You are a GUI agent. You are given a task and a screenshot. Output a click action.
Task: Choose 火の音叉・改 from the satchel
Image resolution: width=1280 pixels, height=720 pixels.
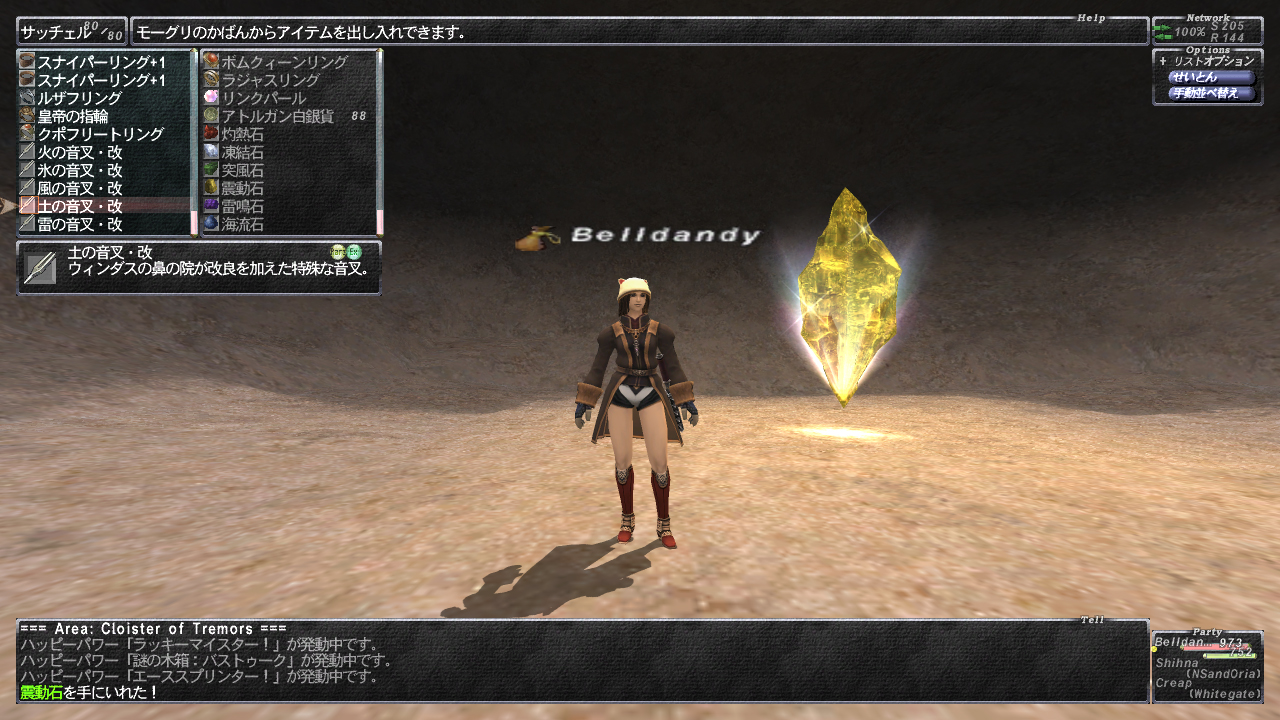click(x=80, y=152)
